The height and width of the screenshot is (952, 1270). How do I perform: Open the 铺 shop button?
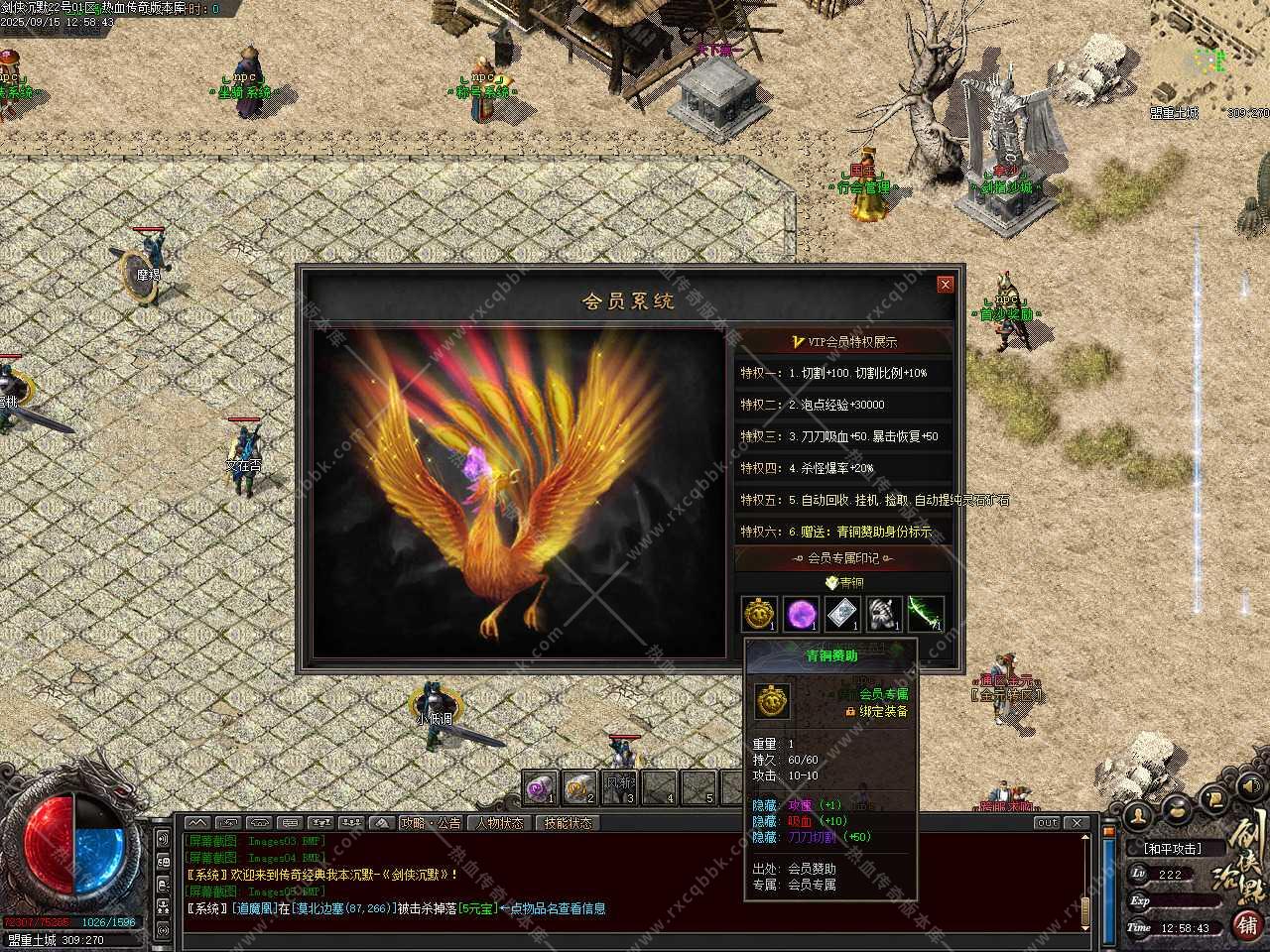(x=1247, y=924)
